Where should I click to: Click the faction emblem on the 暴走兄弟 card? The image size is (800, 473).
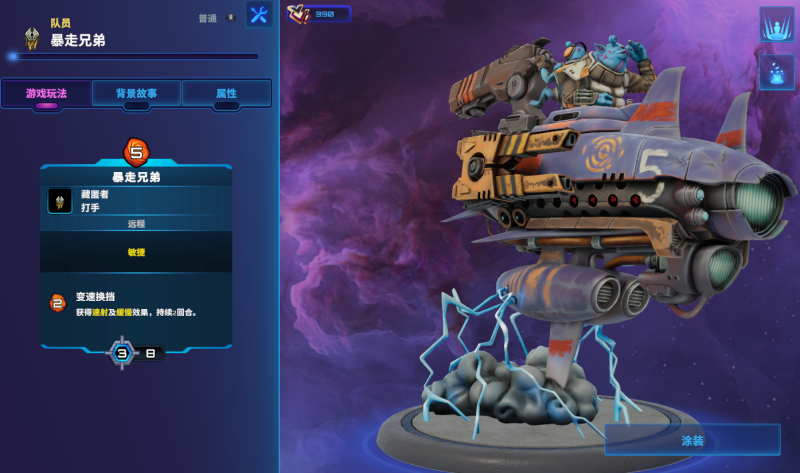[x=60, y=201]
